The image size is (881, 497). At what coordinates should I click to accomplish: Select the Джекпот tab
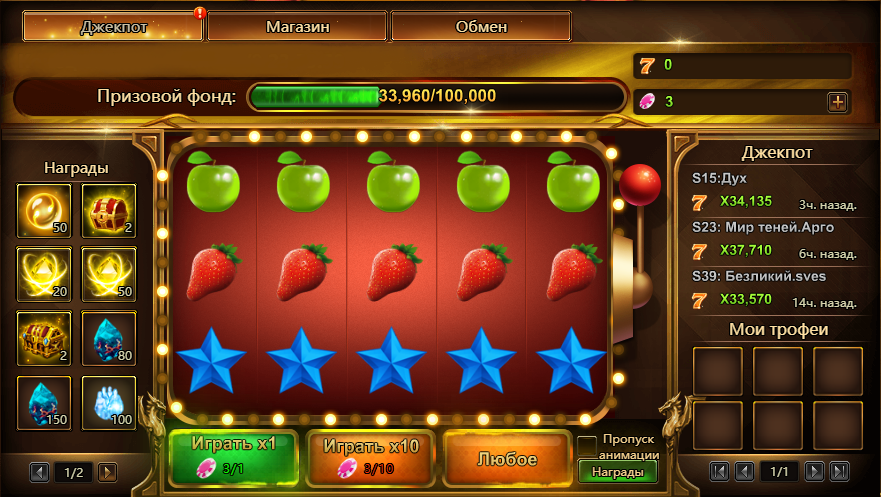pos(113,27)
